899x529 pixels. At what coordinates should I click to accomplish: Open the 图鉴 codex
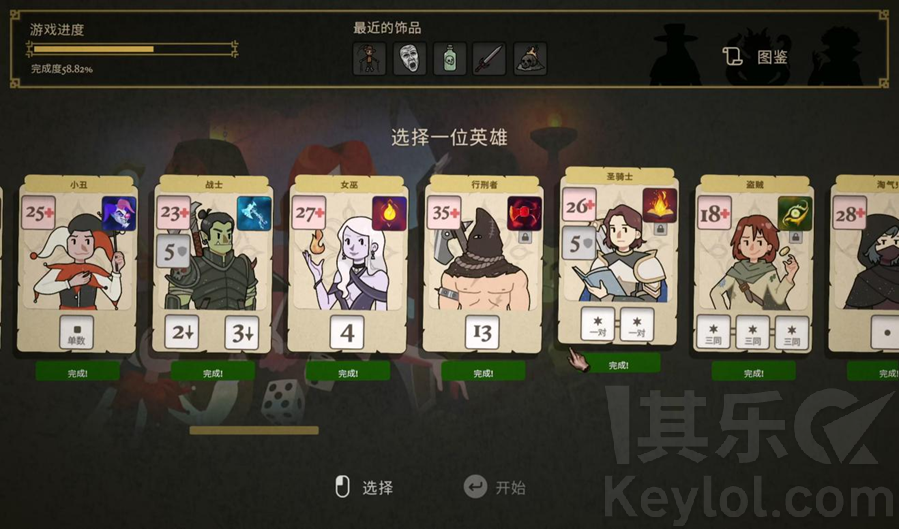tap(757, 57)
